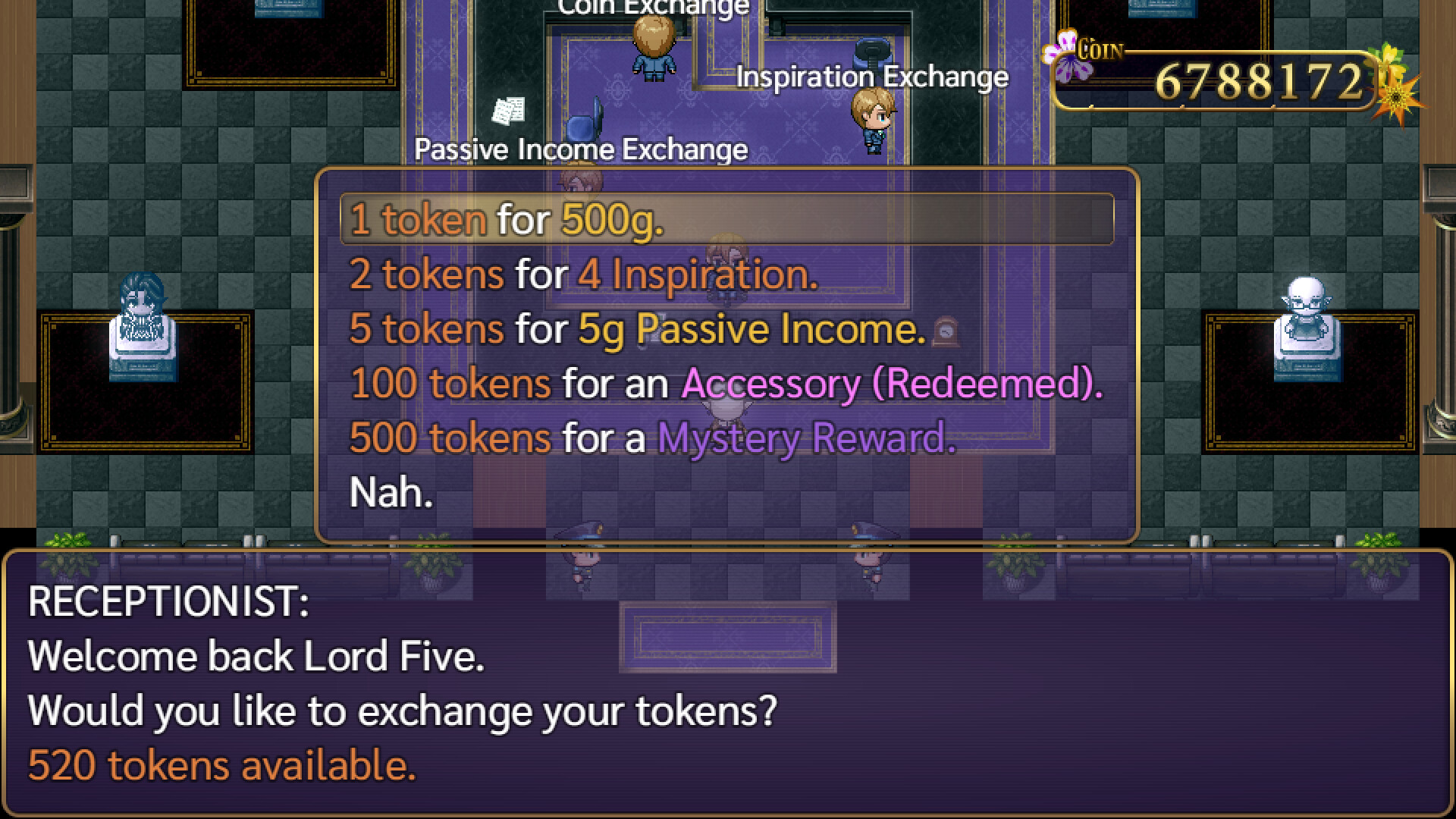Pick "100 tokens for an Accessory (Redeemed)"
Screen dimensions: 1456x819
(x=726, y=384)
